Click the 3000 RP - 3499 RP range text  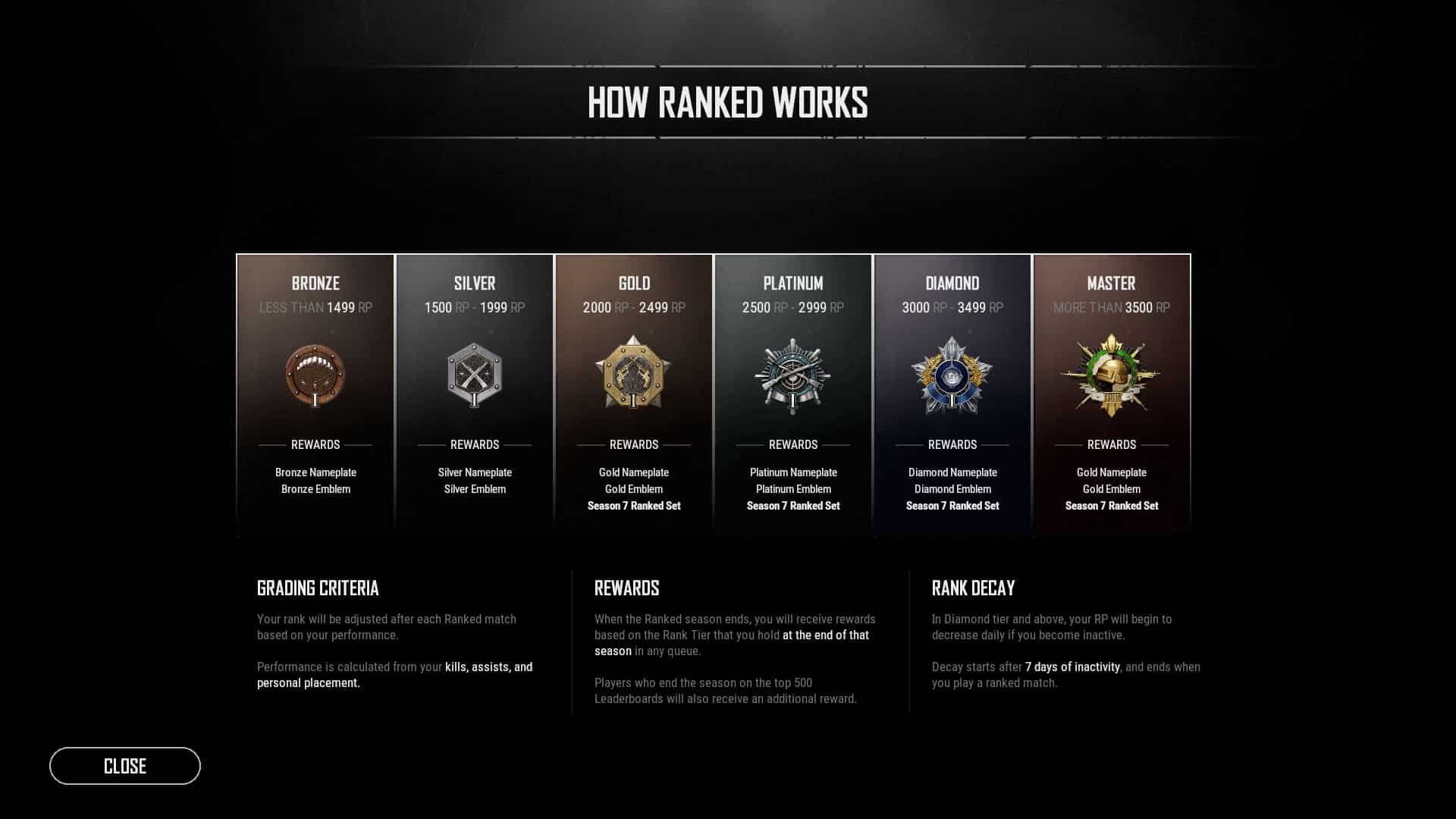952,308
